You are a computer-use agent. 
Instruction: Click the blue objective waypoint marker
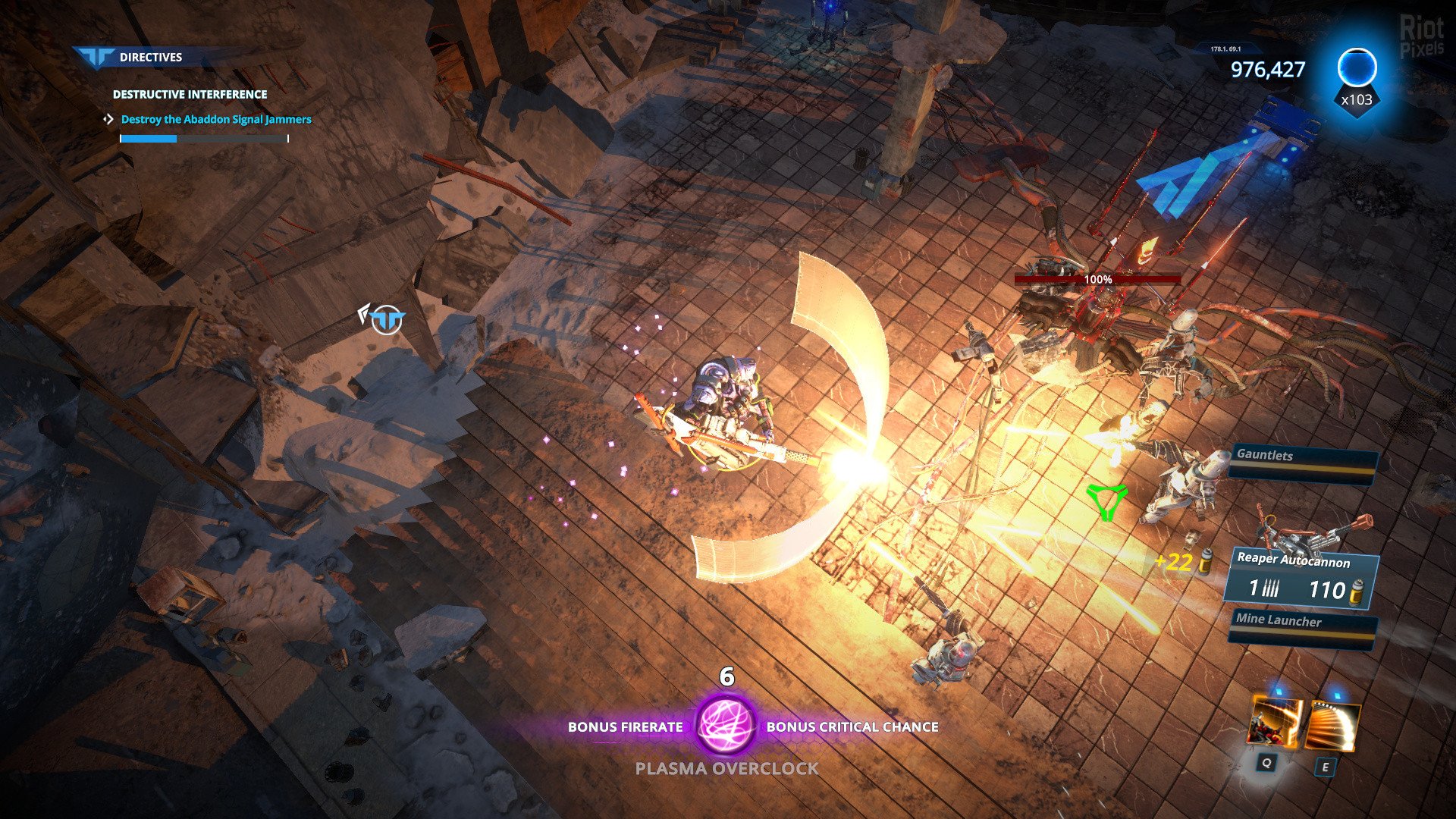pyautogui.click(x=388, y=320)
